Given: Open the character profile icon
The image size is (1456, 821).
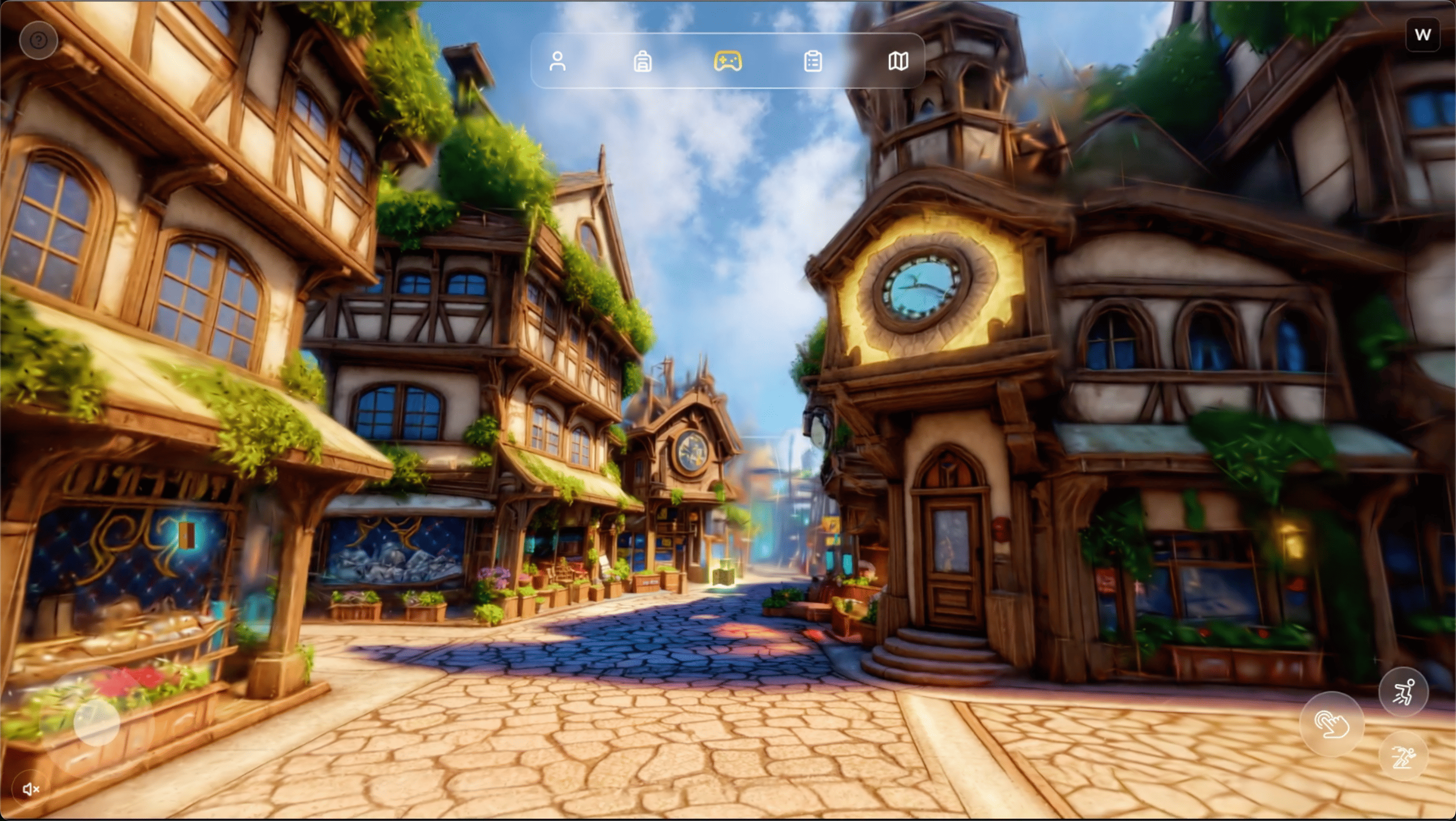Looking at the screenshot, I should pyautogui.click(x=557, y=61).
